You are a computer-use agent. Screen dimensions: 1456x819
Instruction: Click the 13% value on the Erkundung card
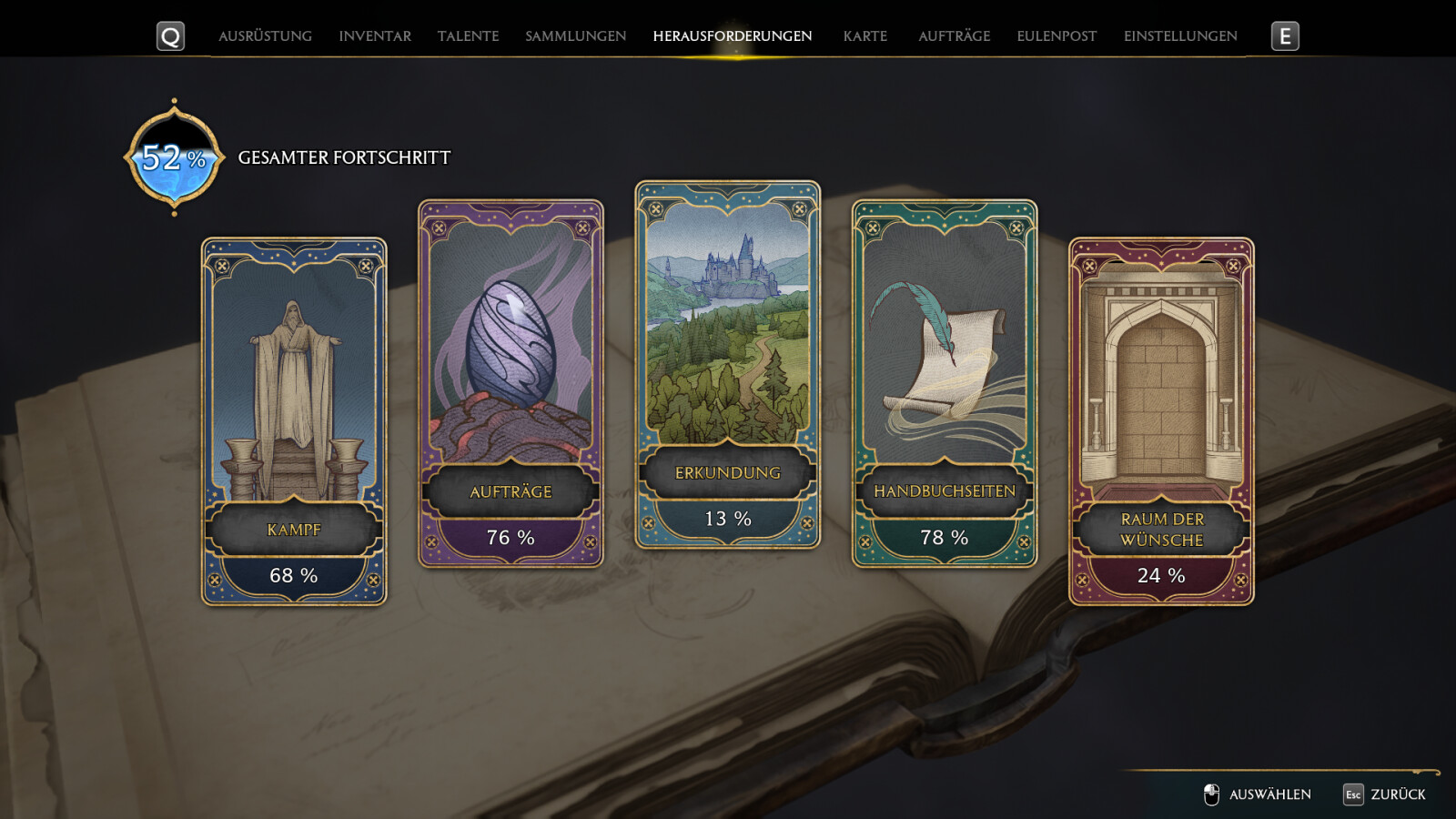(727, 518)
